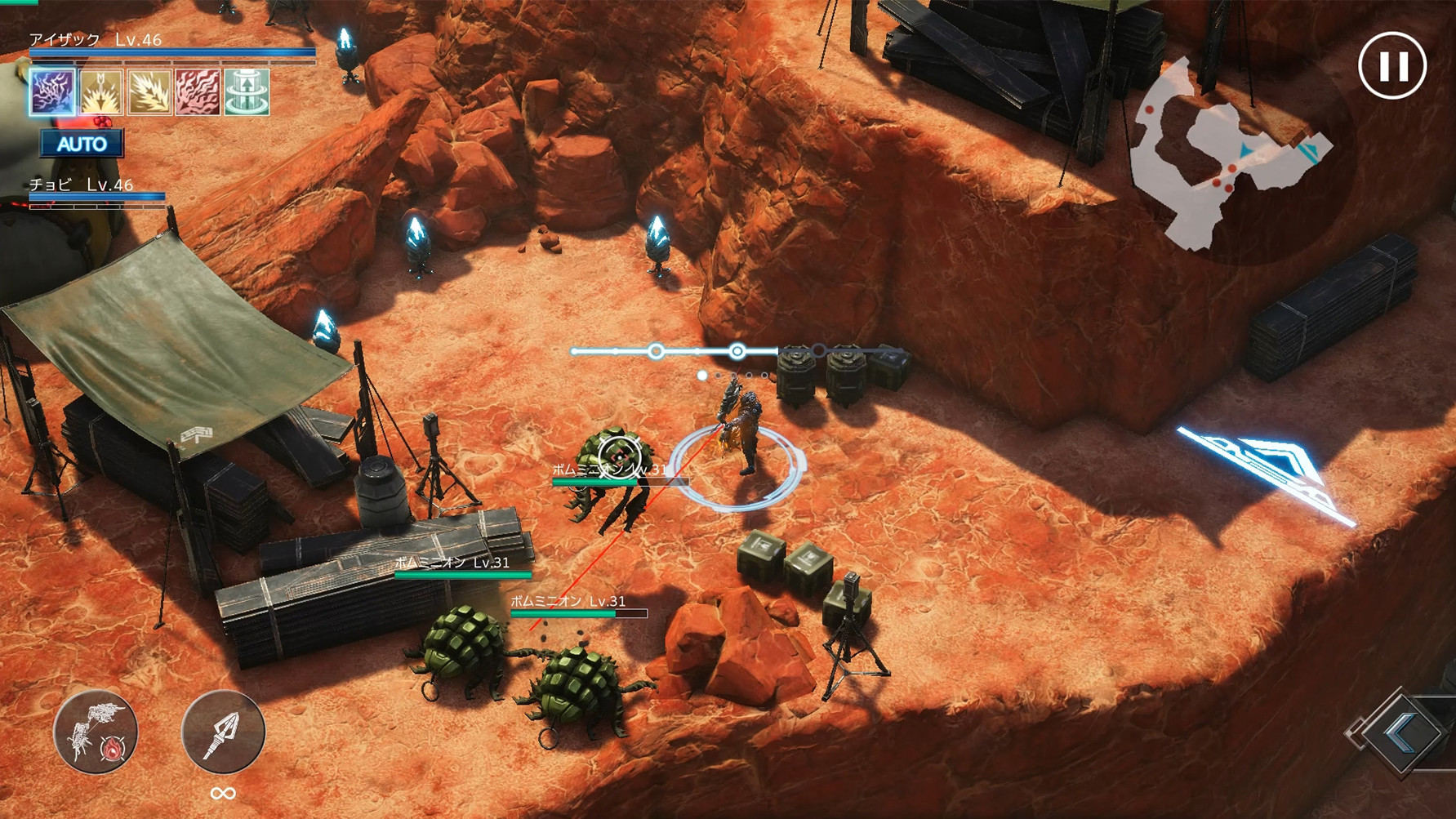Select the arrowhead ammo button
Viewport: 1456px width, 819px height.
pyautogui.click(x=222, y=732)
